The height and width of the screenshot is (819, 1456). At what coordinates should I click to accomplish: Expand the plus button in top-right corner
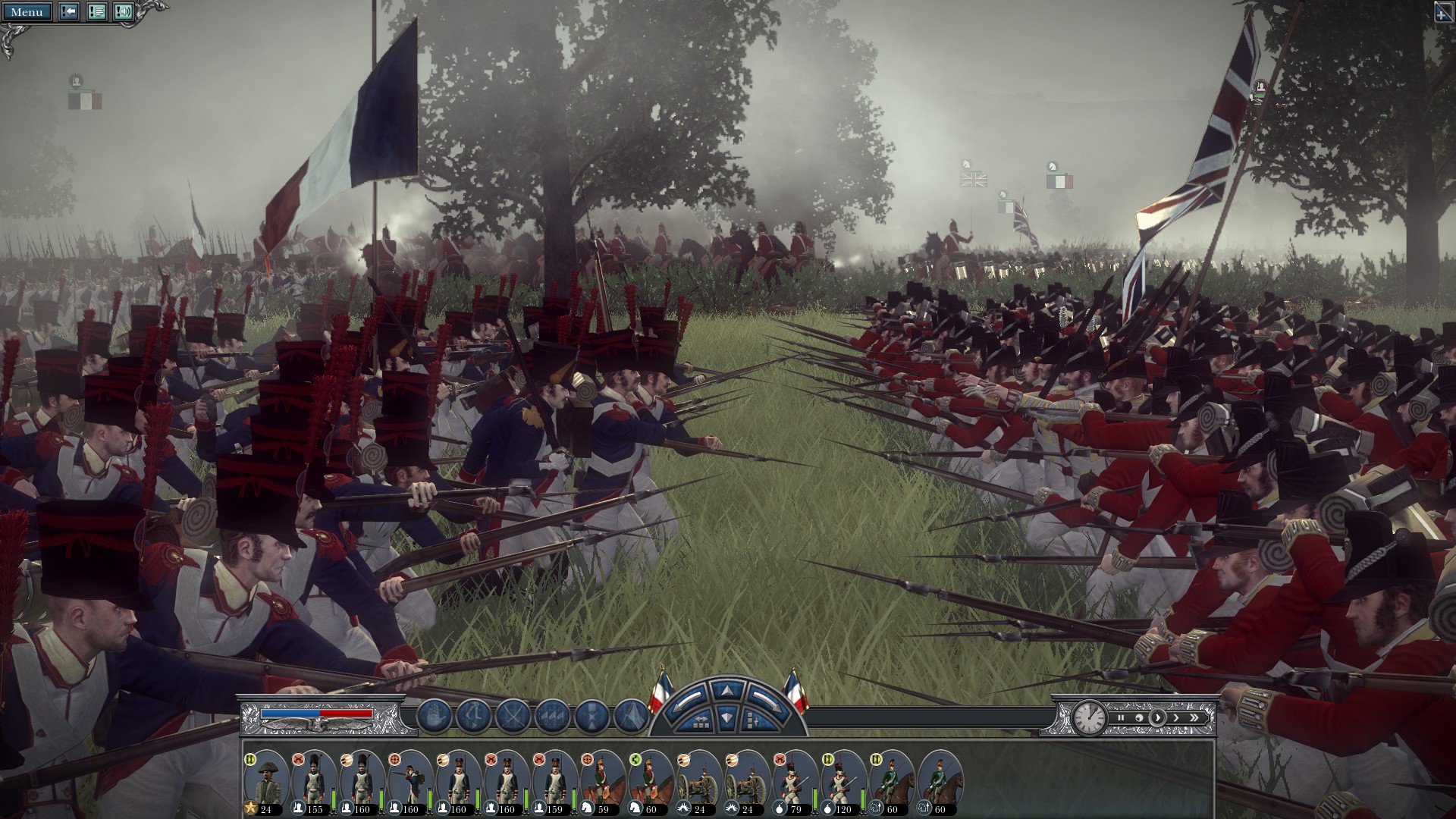(x=1444, y=11)
